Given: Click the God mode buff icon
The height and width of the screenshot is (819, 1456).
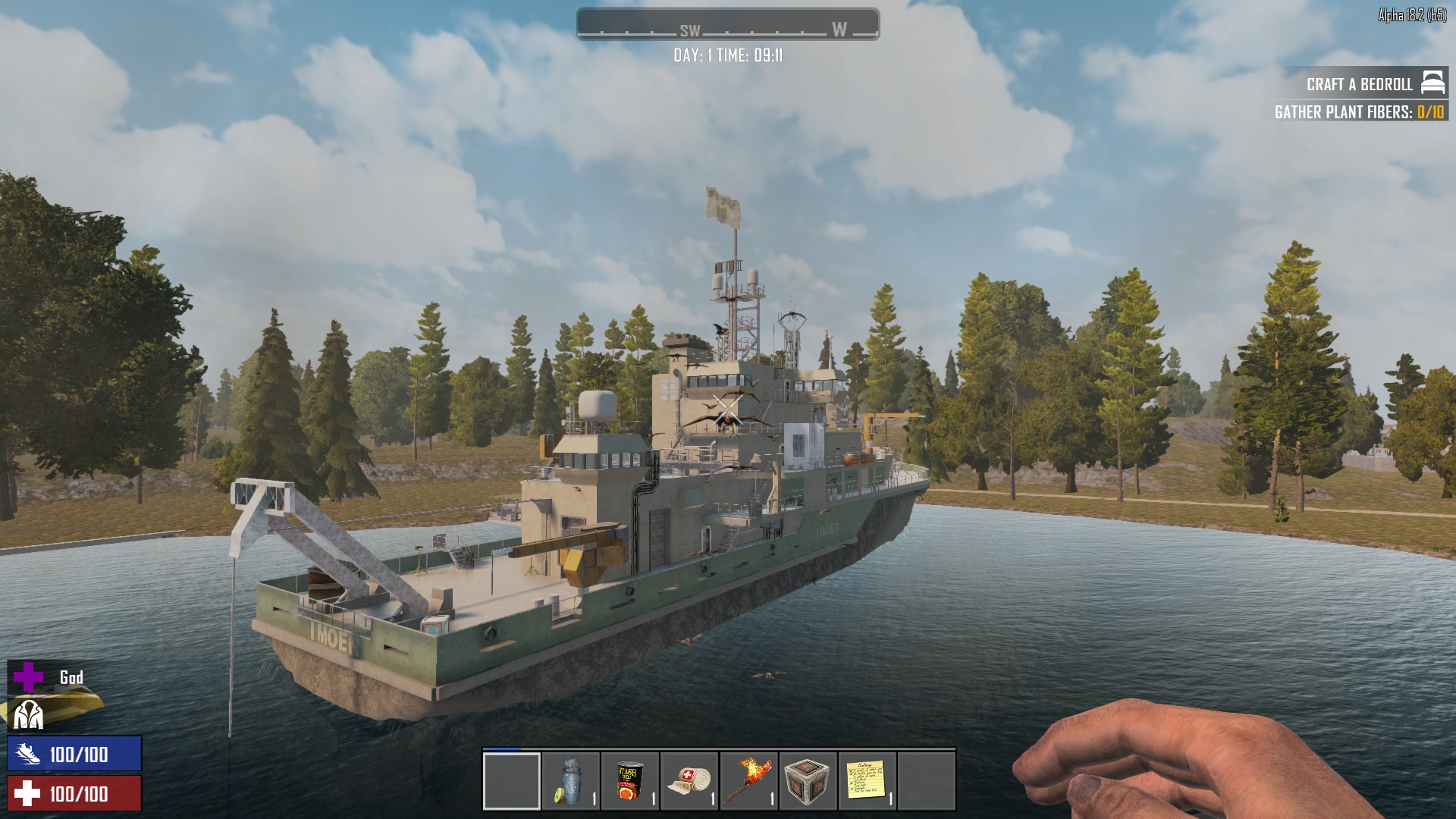Looking at the screenshot, I should point(29,677).
